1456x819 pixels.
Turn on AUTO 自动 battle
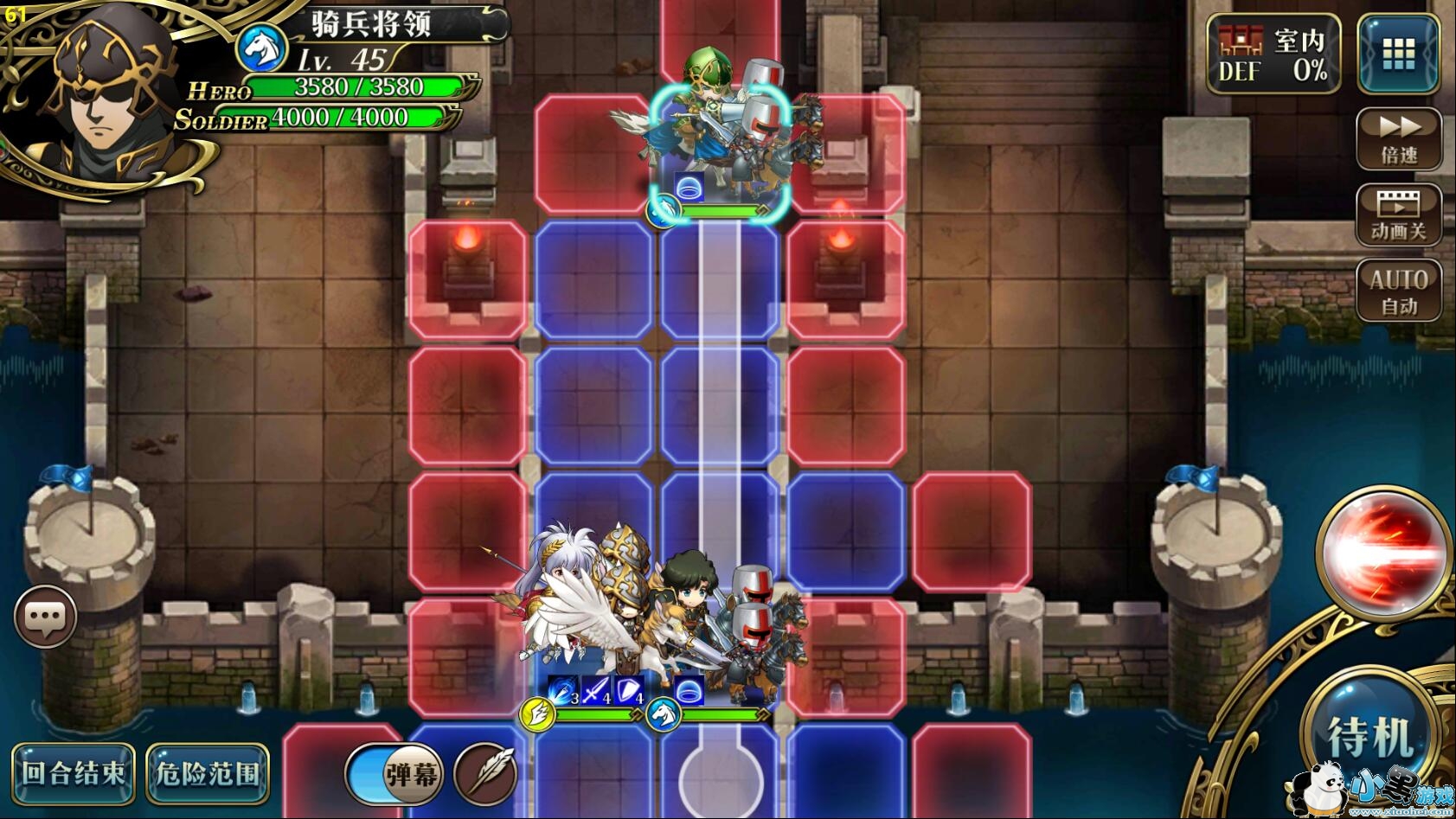point(1398,291)
